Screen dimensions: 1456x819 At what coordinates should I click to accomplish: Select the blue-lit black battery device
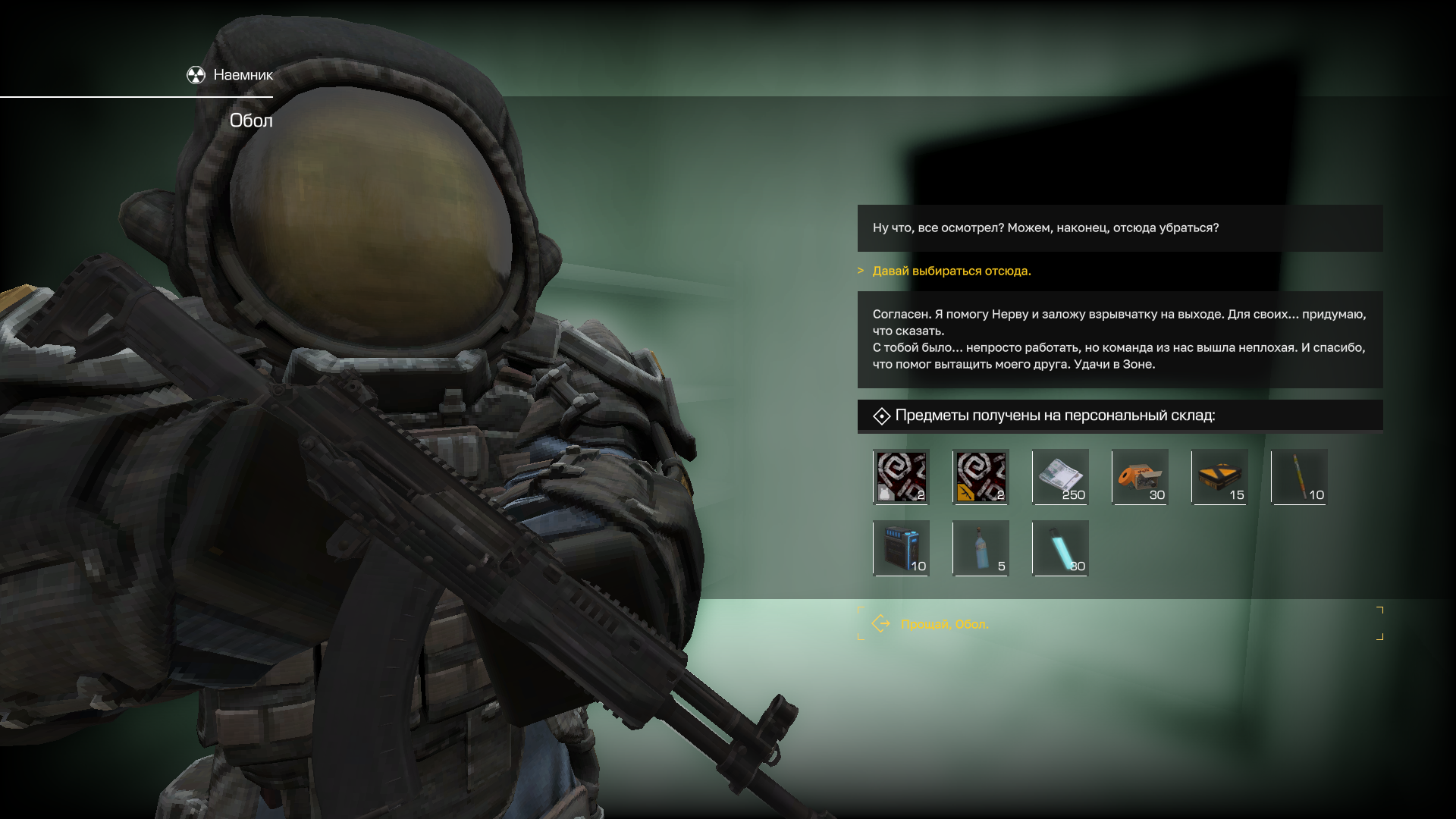901,548
